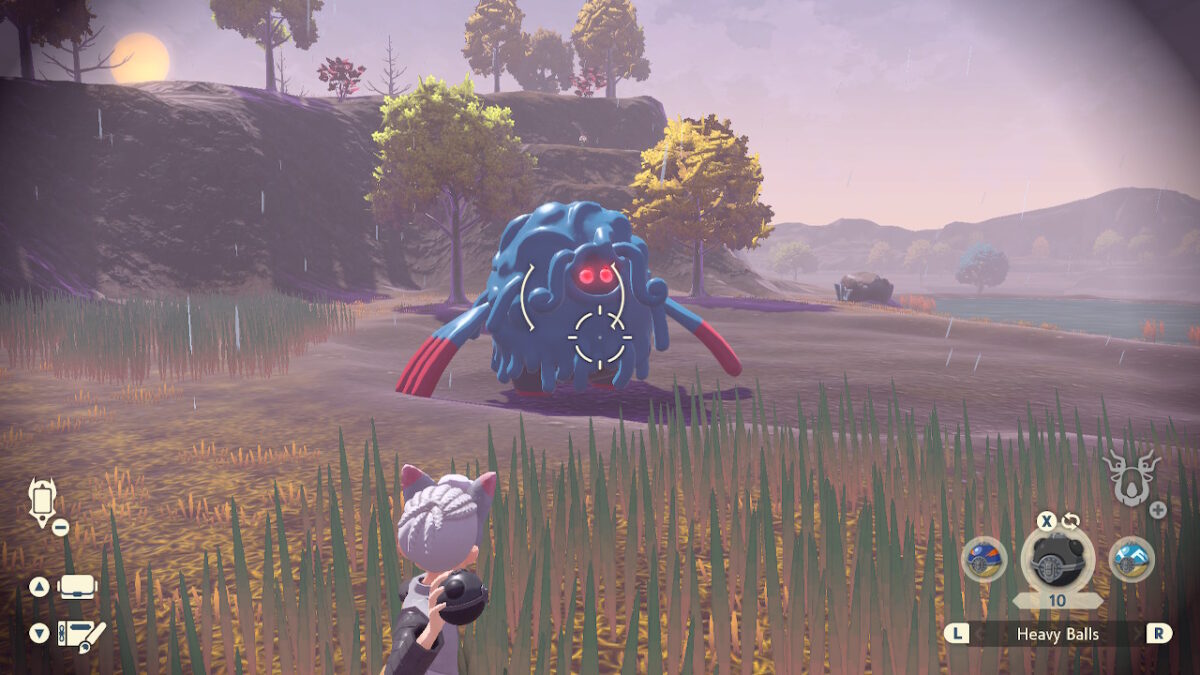Image resolution: width=1200 pixels, height=675 pixels.
Task: Open the Pokédex notebook and brush icon
Action: (81, 633)
